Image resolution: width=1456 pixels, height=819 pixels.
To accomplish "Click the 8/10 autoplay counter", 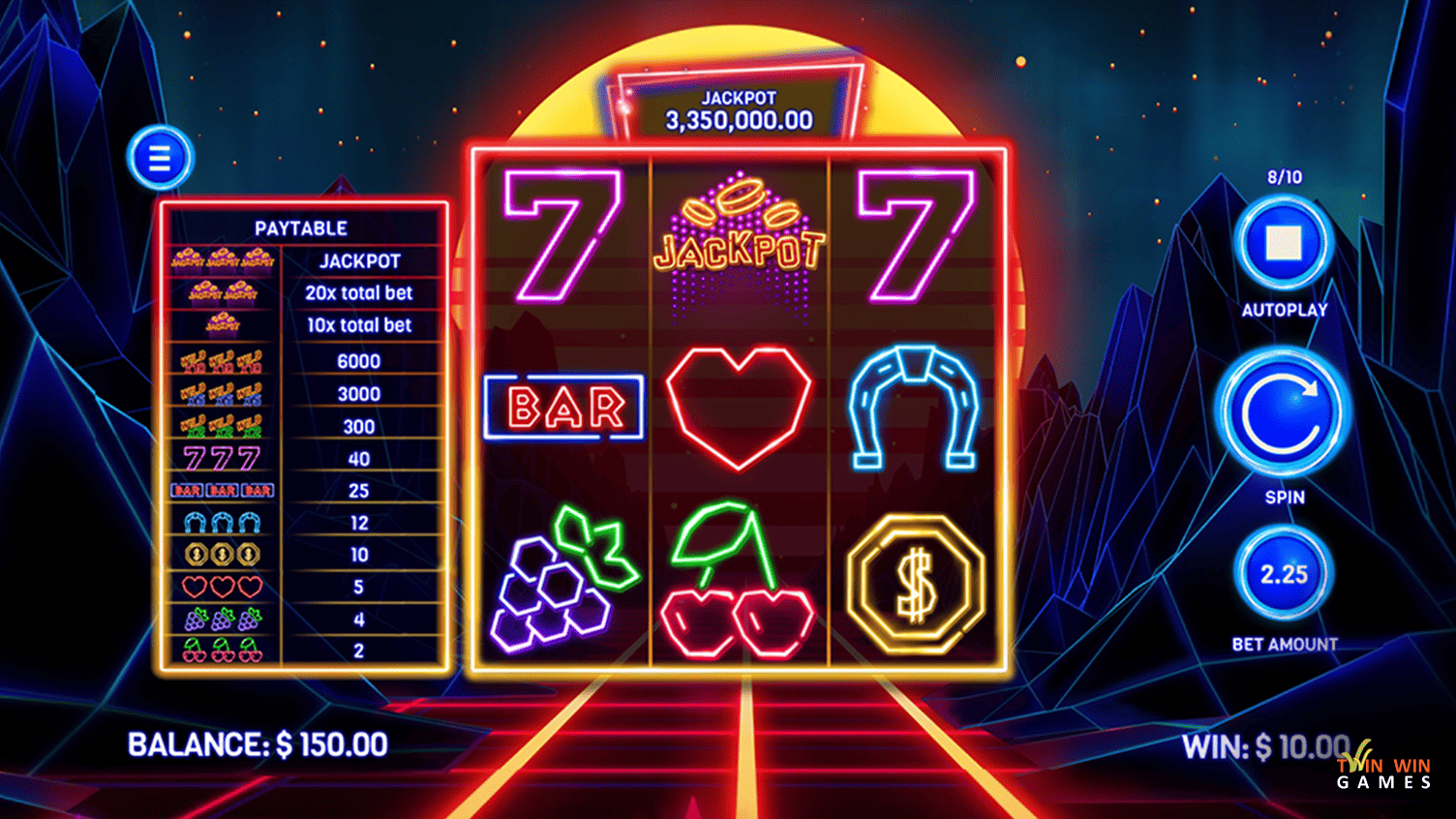I will (1283, 177).
